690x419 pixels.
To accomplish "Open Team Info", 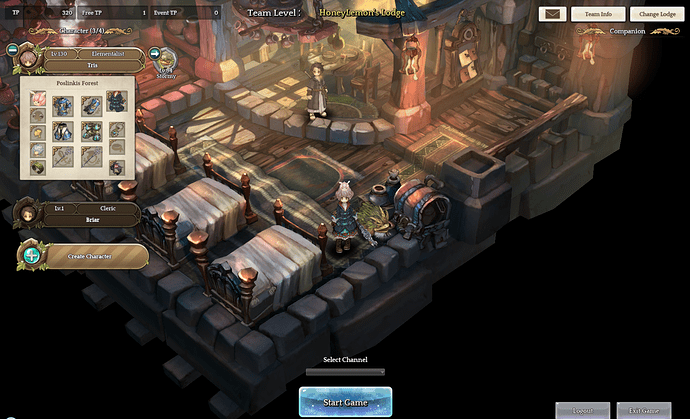I will point(598,14).
